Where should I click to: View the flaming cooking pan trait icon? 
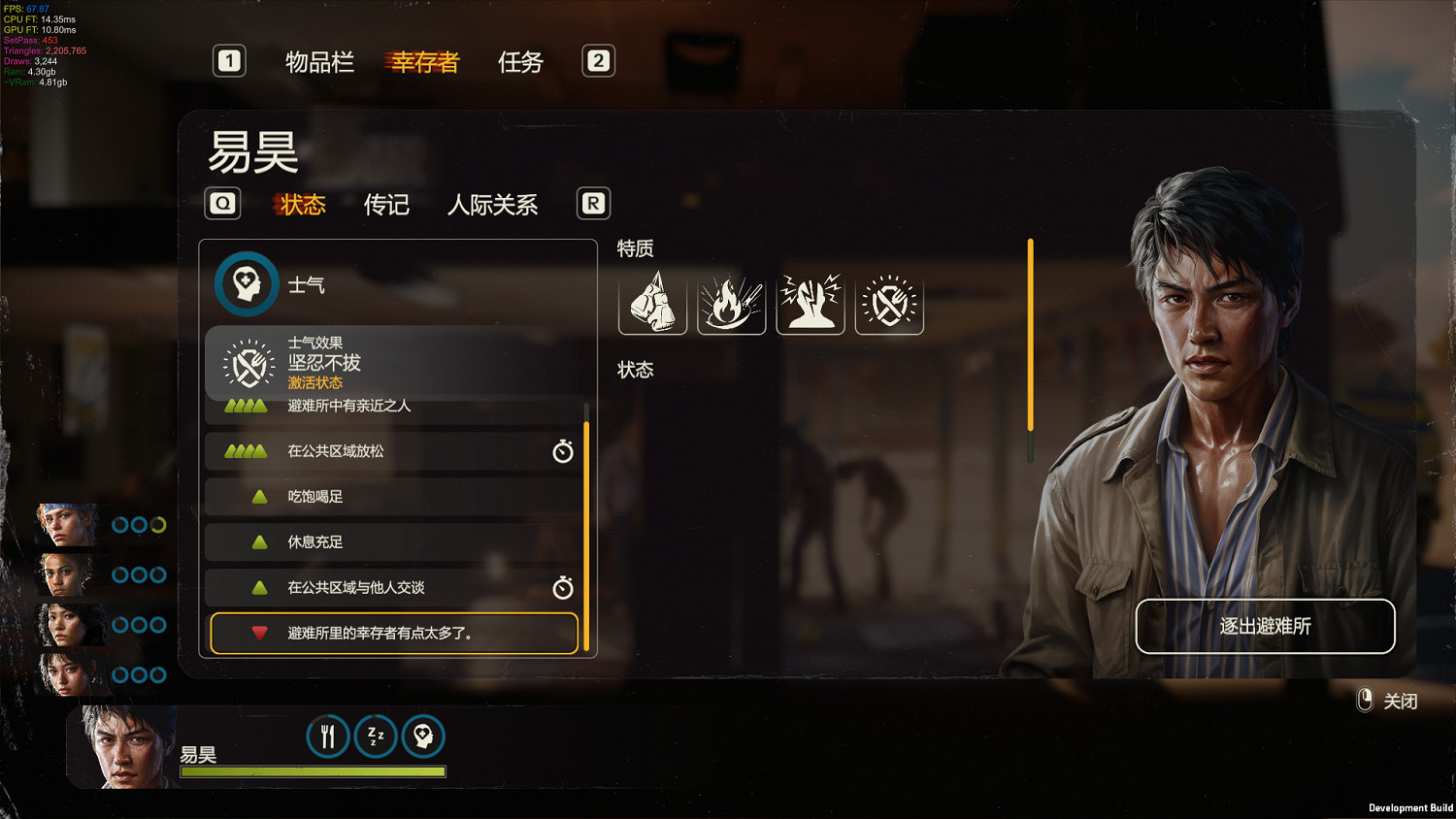731,303
